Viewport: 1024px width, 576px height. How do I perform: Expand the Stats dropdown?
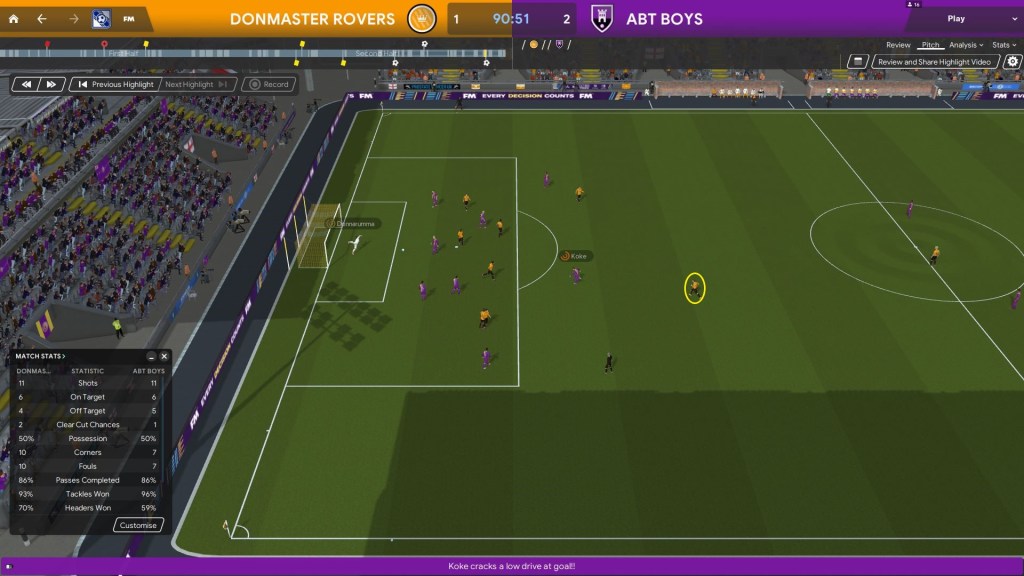tap(1002, 45)
